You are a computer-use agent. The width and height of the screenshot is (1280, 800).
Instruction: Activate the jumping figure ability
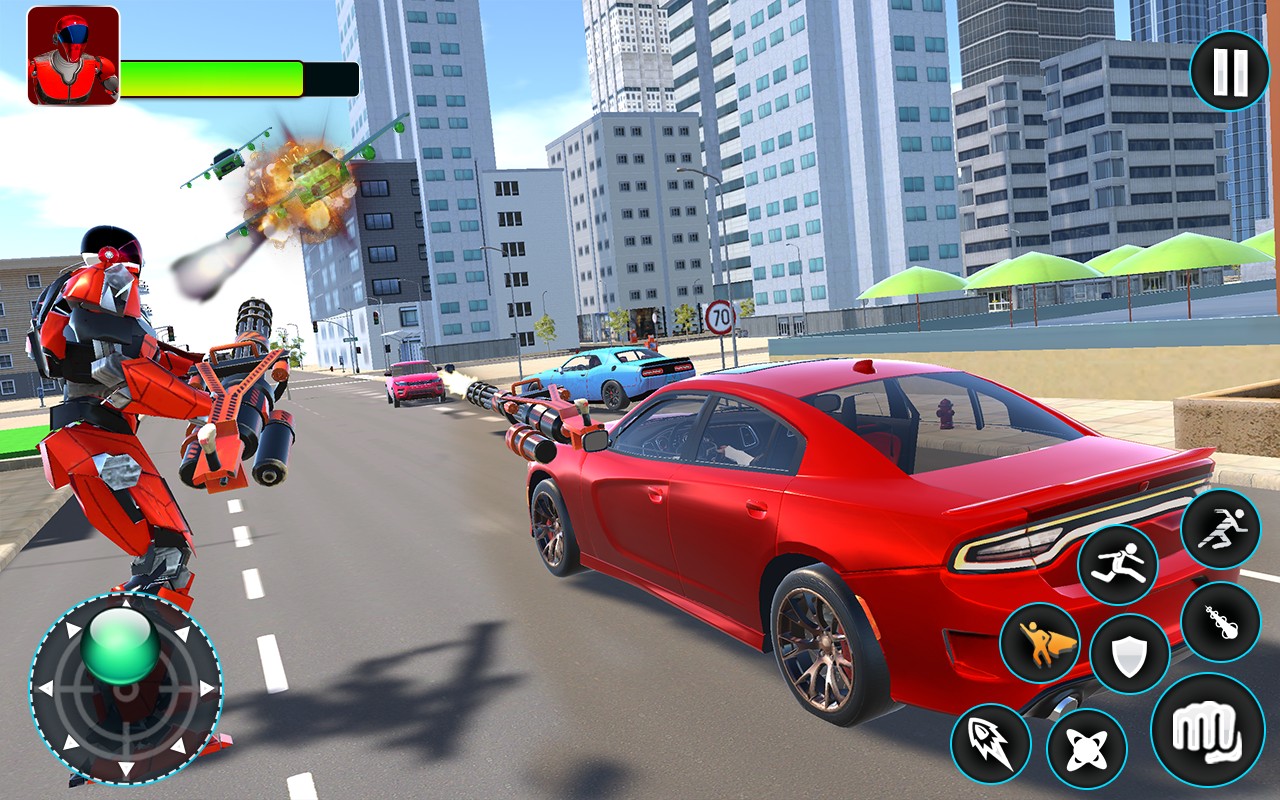coord(1117,564)
